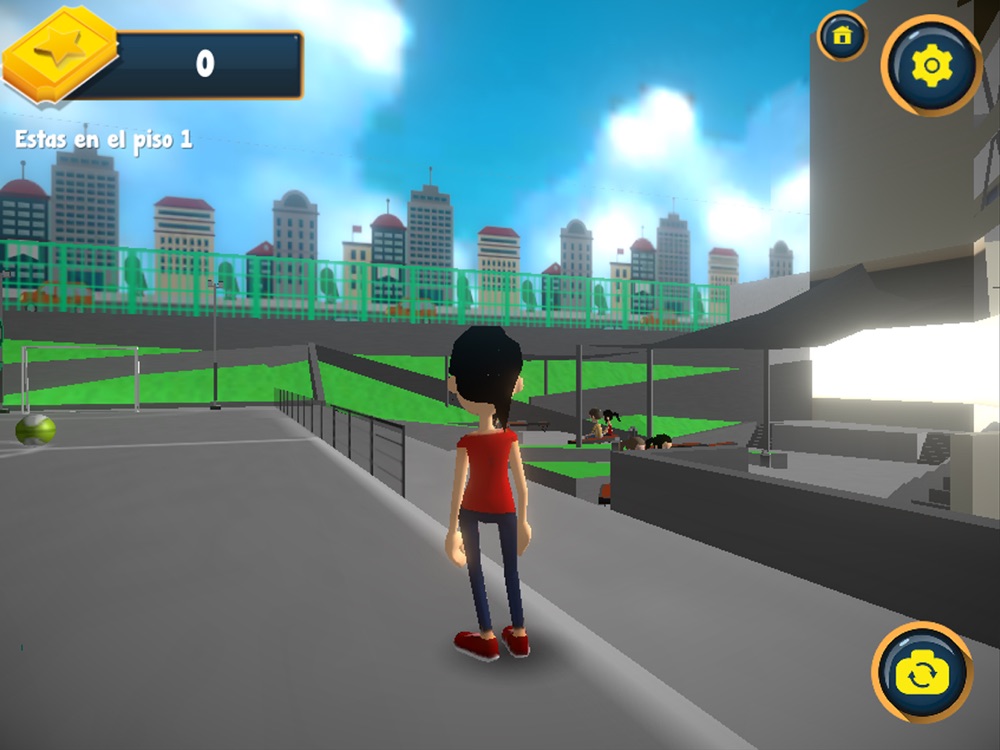Open the settings gear button
Viewport: 1000px width, 750px height.
[x=931, y=66]
